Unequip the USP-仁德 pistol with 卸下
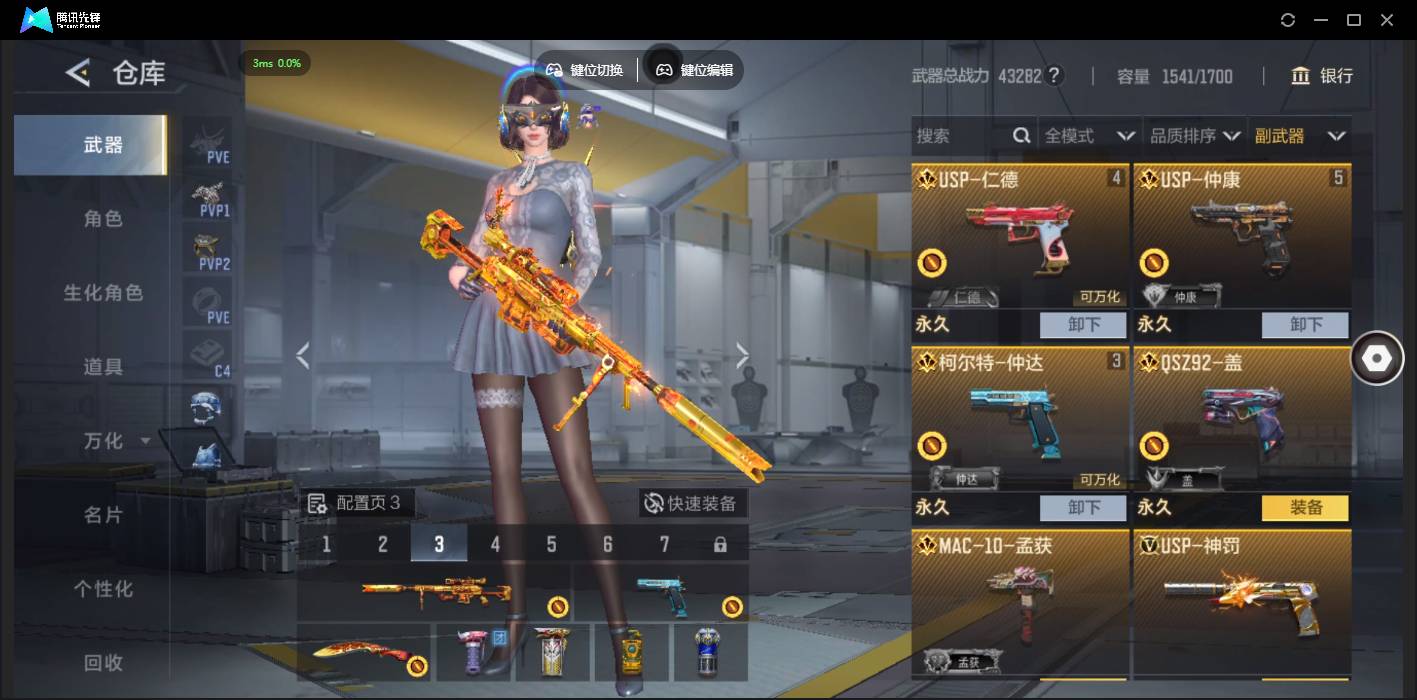The image size is (1417, 700). (x=1083, y=325)
